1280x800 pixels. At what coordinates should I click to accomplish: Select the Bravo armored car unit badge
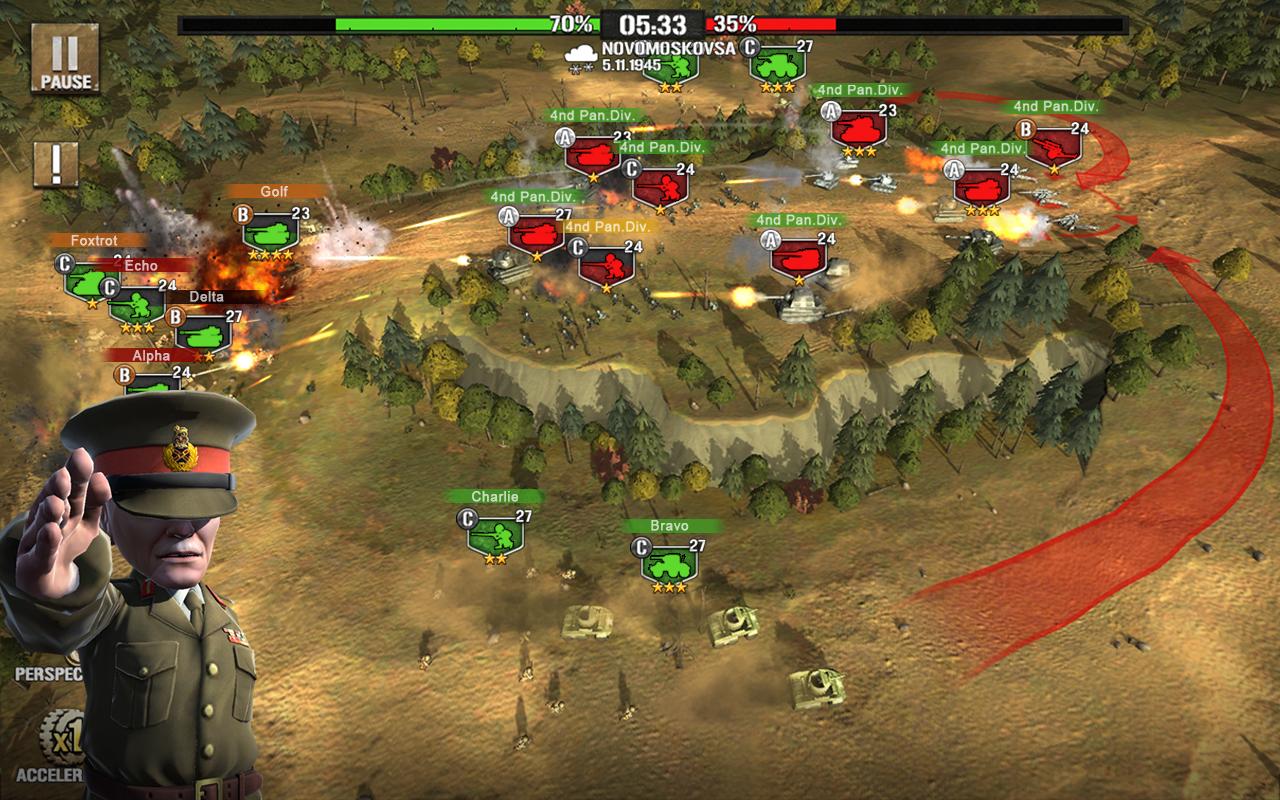(669, 564)
